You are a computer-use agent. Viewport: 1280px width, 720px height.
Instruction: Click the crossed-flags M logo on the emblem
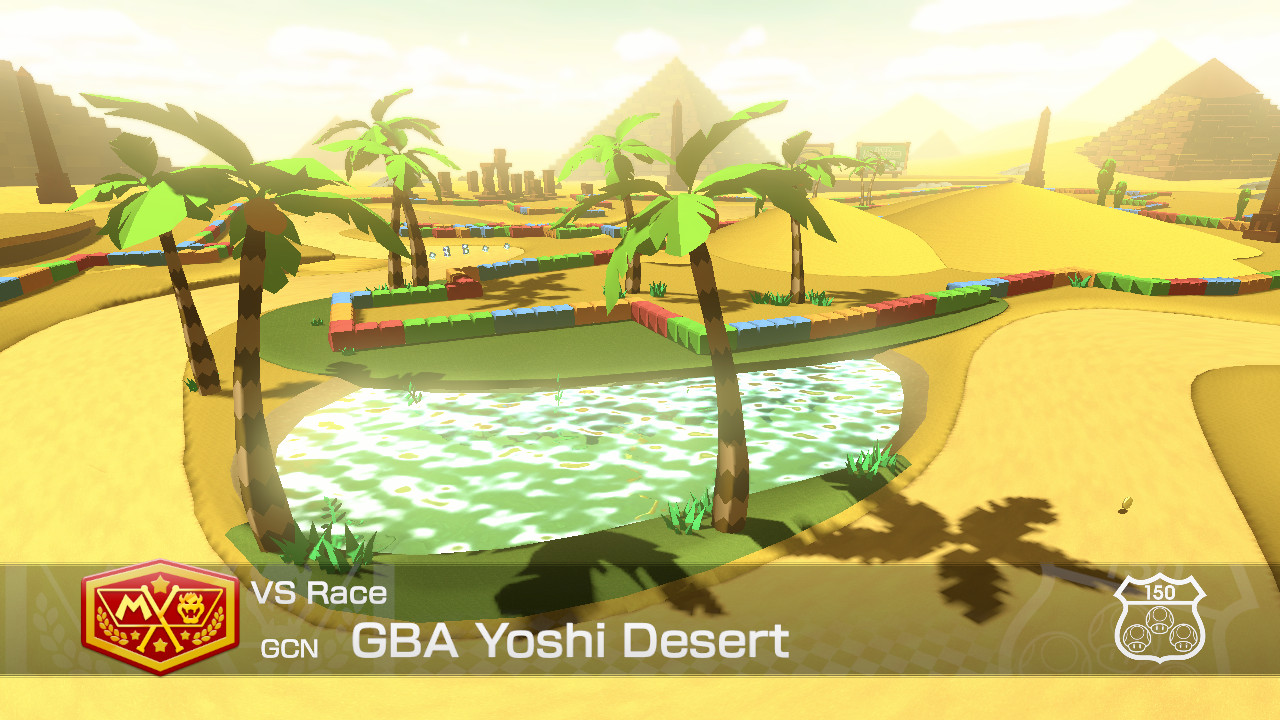(x=135, y=610)
